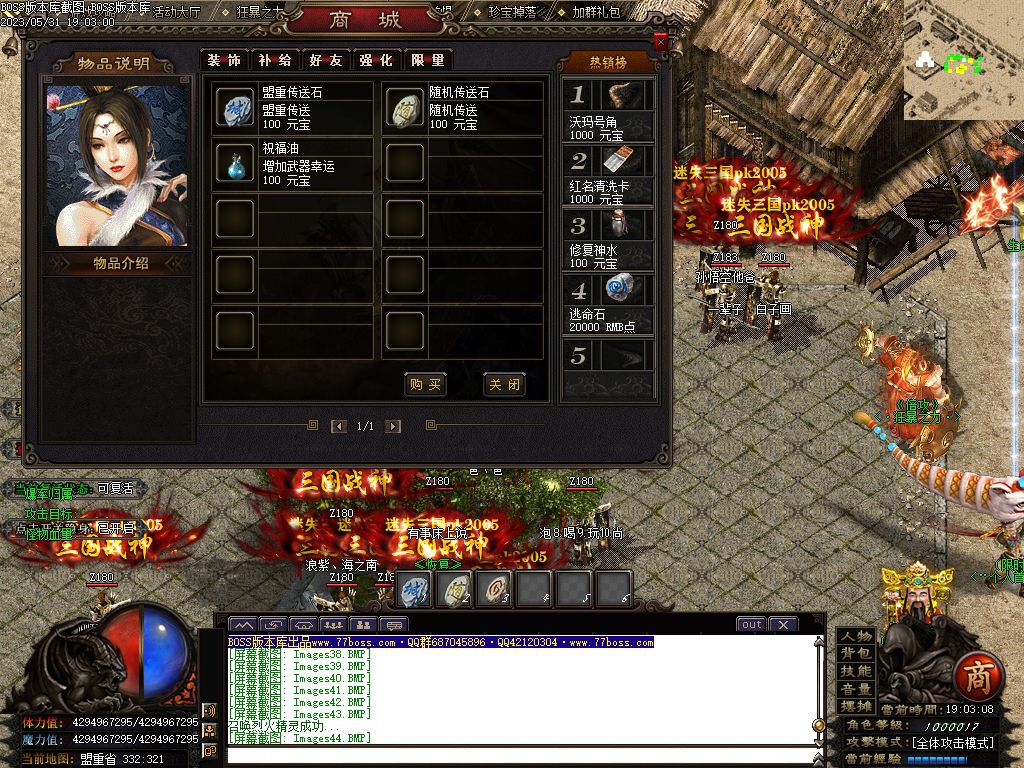This screenshot has height=768, width=1024.
Task: Switch to the 装饰 shop tab
Action: coord(224,60)
